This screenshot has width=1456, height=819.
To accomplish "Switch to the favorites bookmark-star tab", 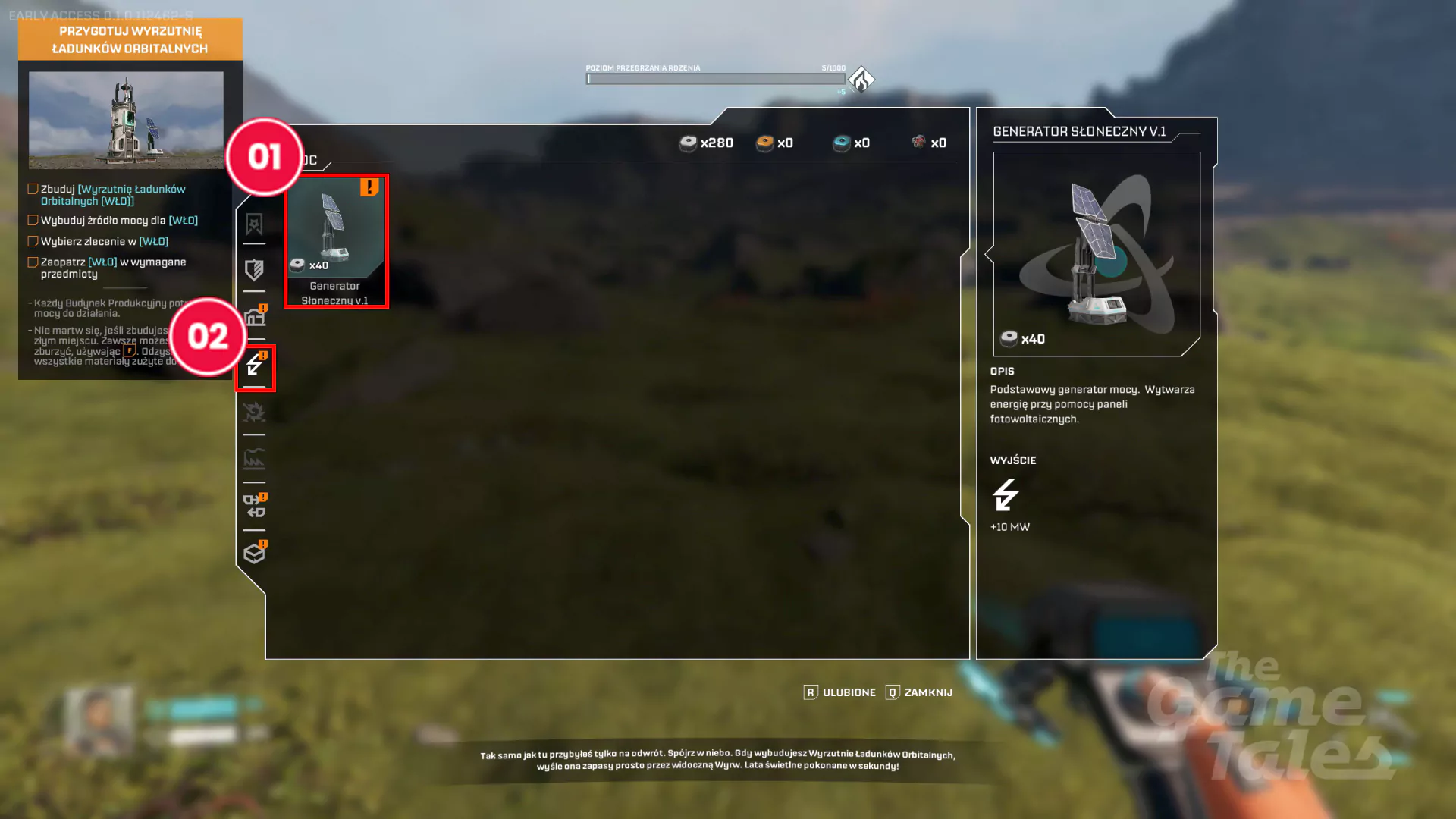I will pos(254,224).
